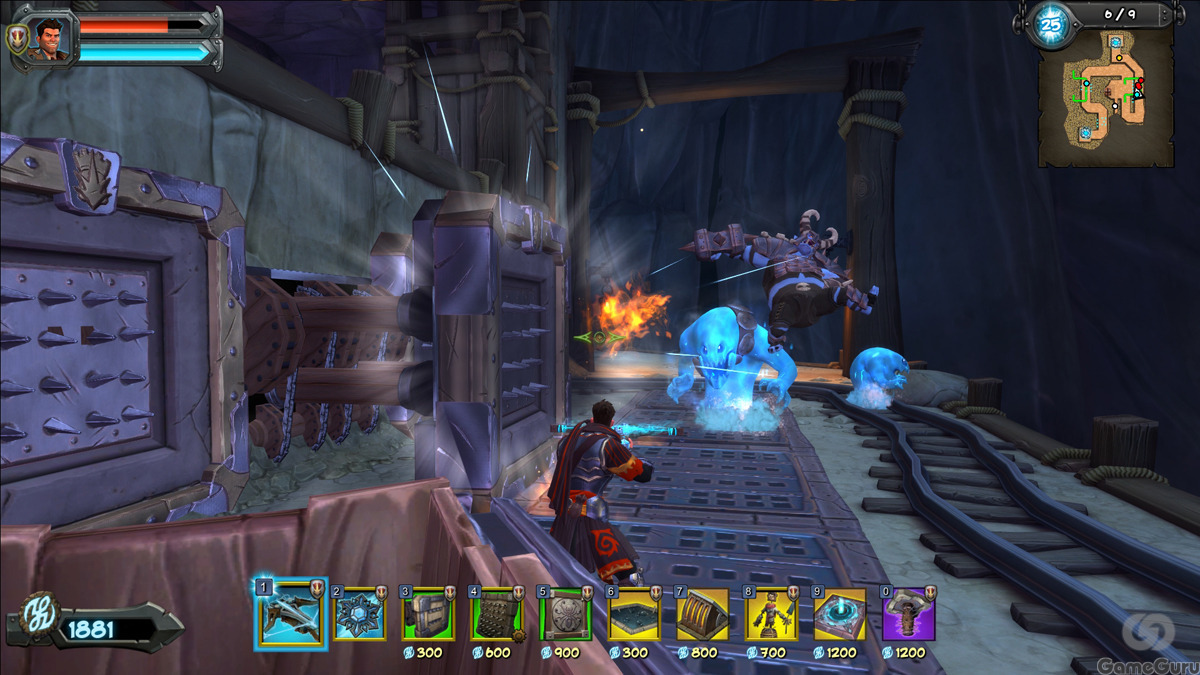1200x675 pixels.
Task: Place the guardian figure costing 700
Action: (x=771, y=614)
